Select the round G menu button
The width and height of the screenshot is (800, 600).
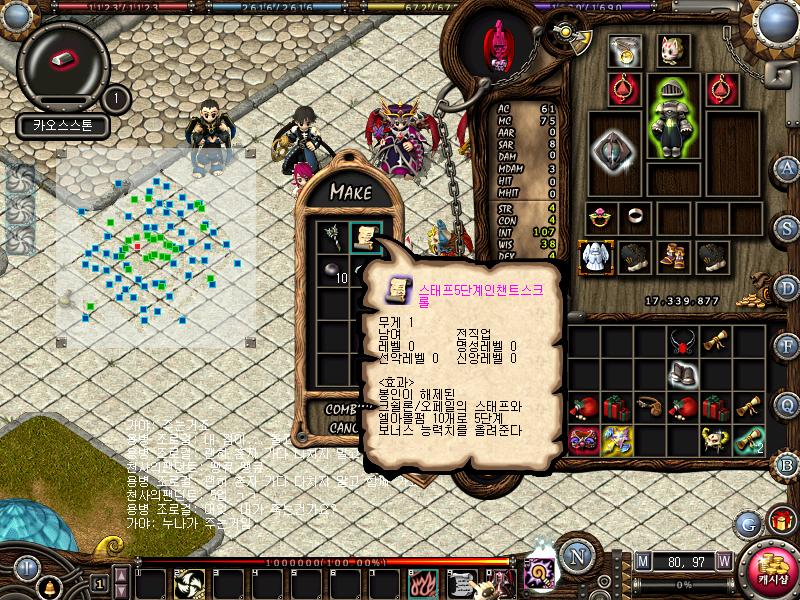[x=747, y=523]
